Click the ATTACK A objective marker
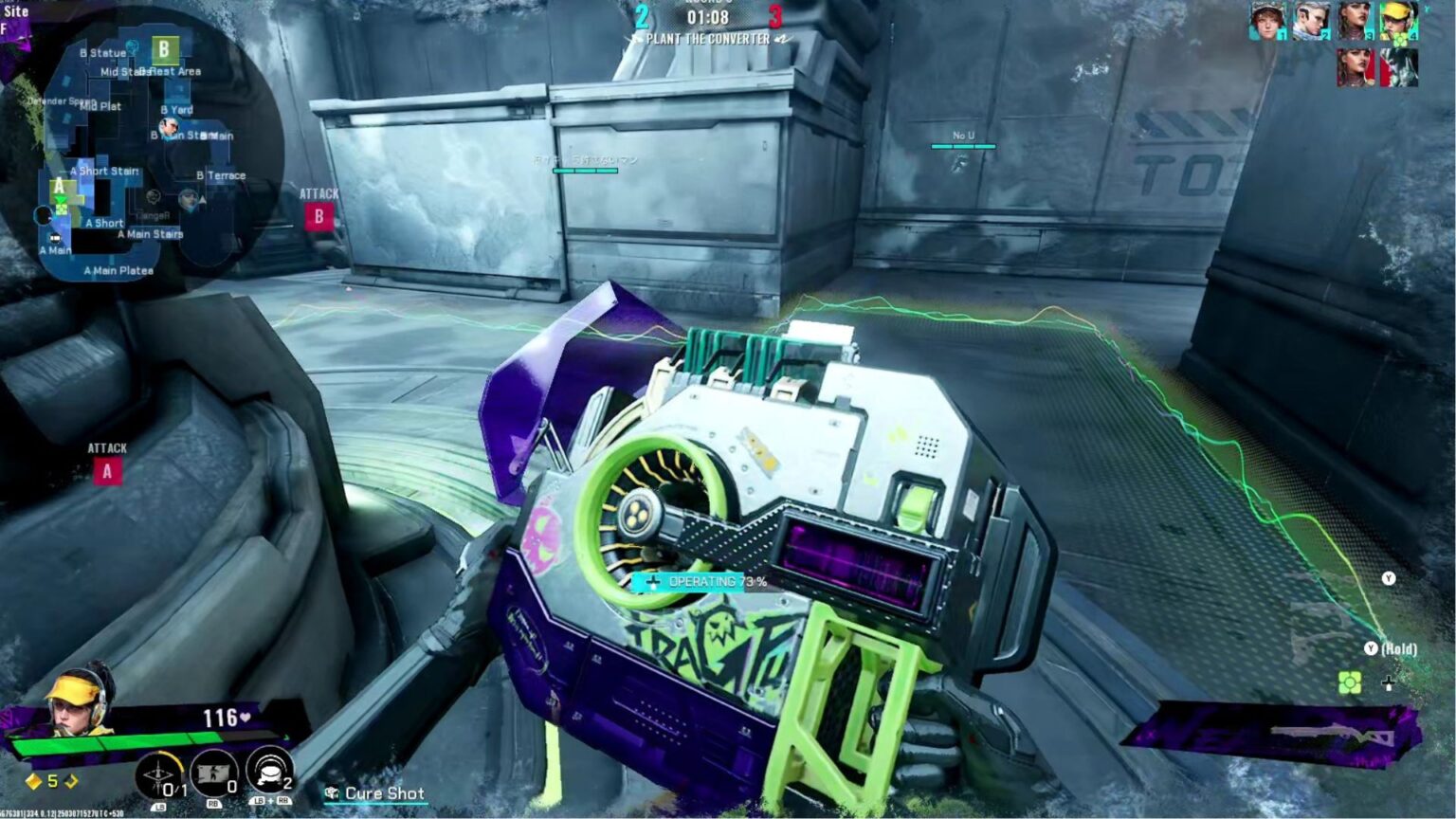 (106, 468)
